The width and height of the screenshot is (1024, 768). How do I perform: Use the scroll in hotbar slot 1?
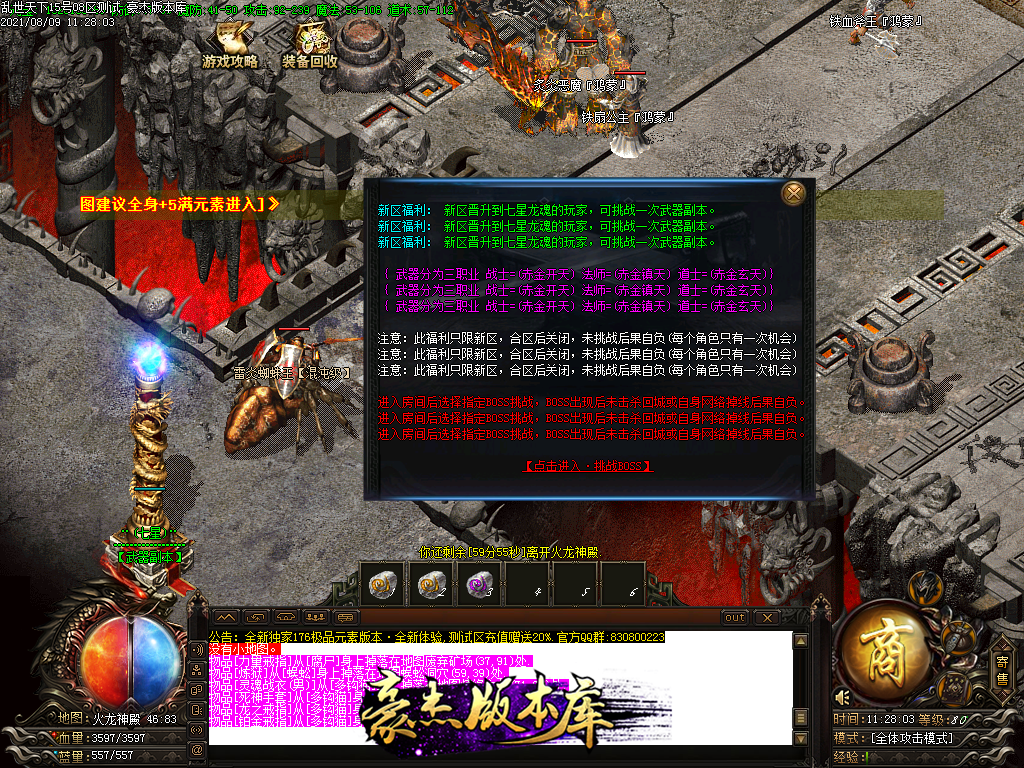click(382, 583)
